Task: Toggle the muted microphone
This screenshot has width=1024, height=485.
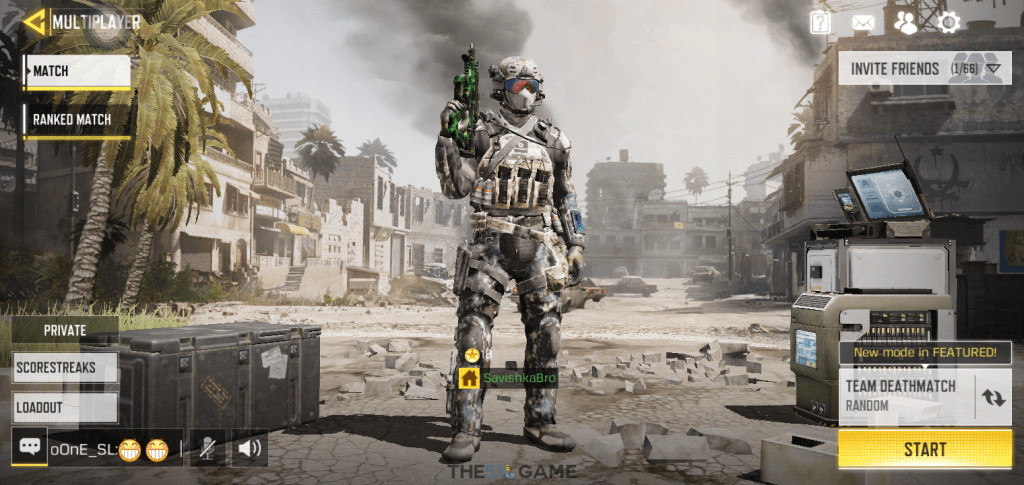Action: coord(207,448)
